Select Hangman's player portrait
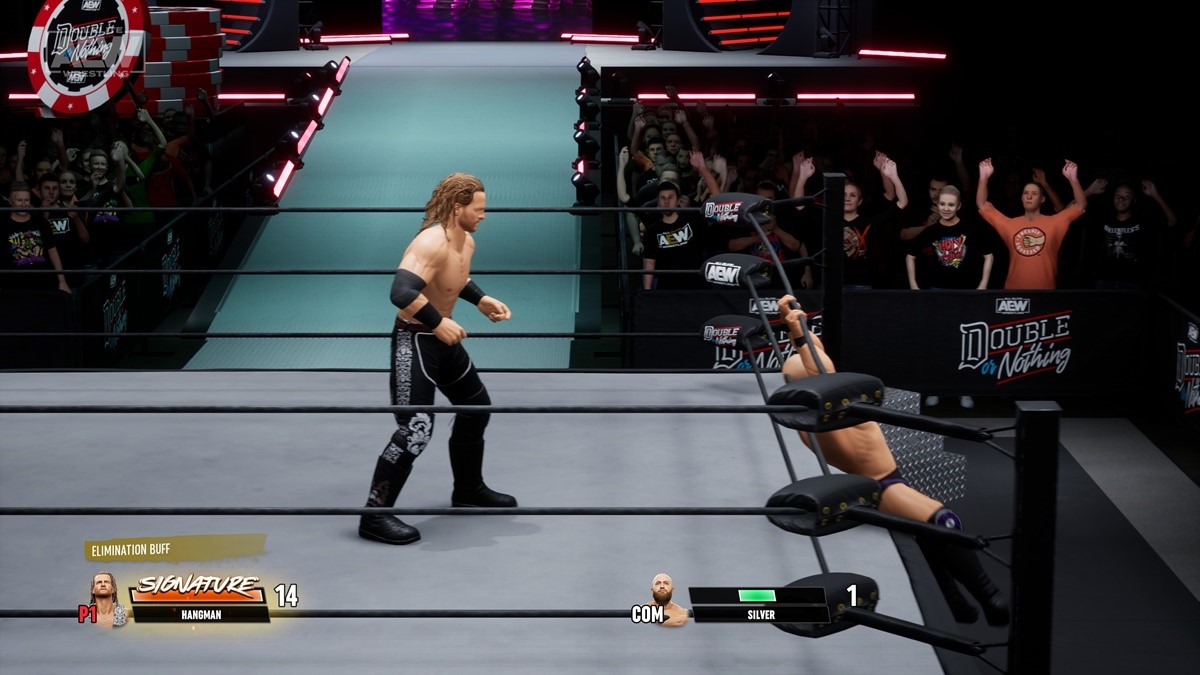The width and height of the screenshot is (1200, 675). [105, 600]
